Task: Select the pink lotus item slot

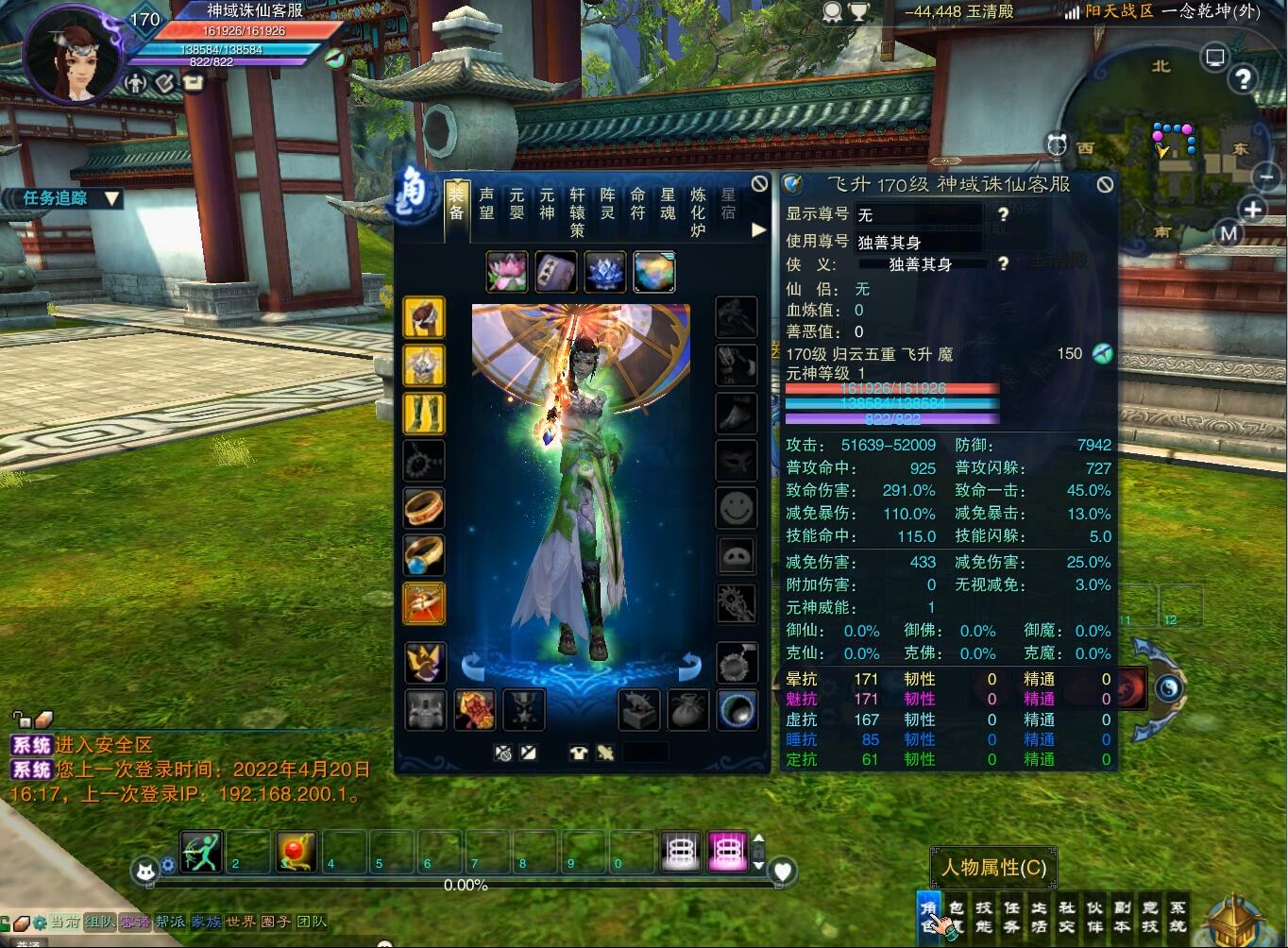Action: tap(507, 272)
